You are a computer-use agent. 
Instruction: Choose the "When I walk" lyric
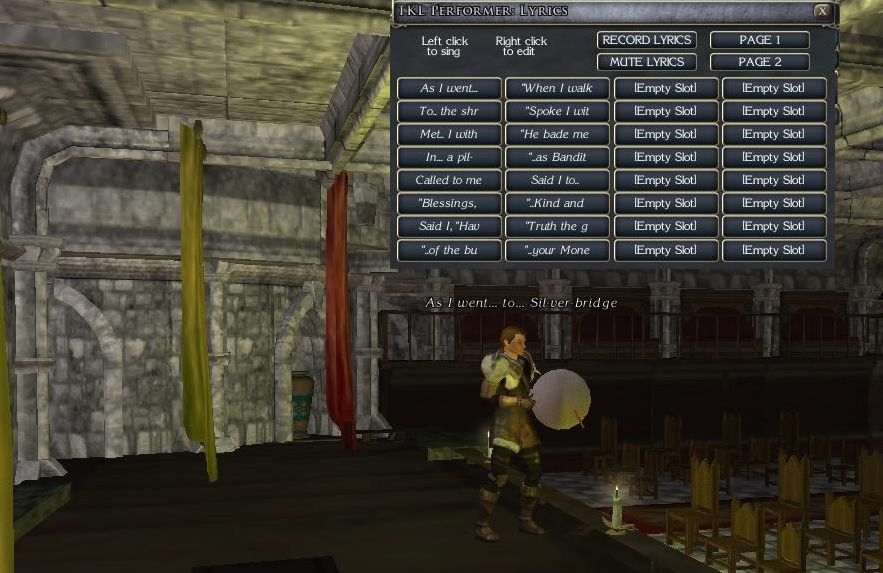click(x=557, y=88)
